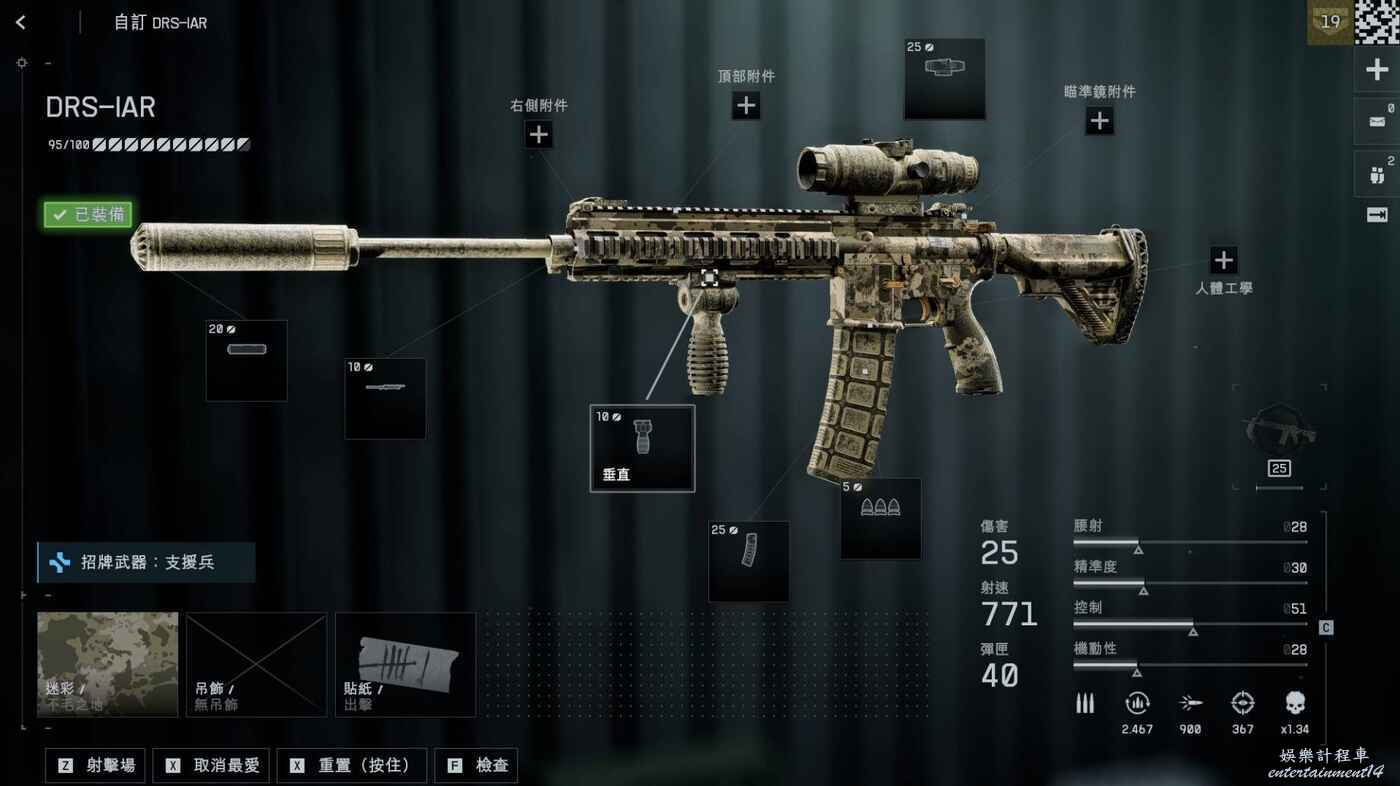
Task: Open the mail envelope icon
Action: click(1375, 121)
